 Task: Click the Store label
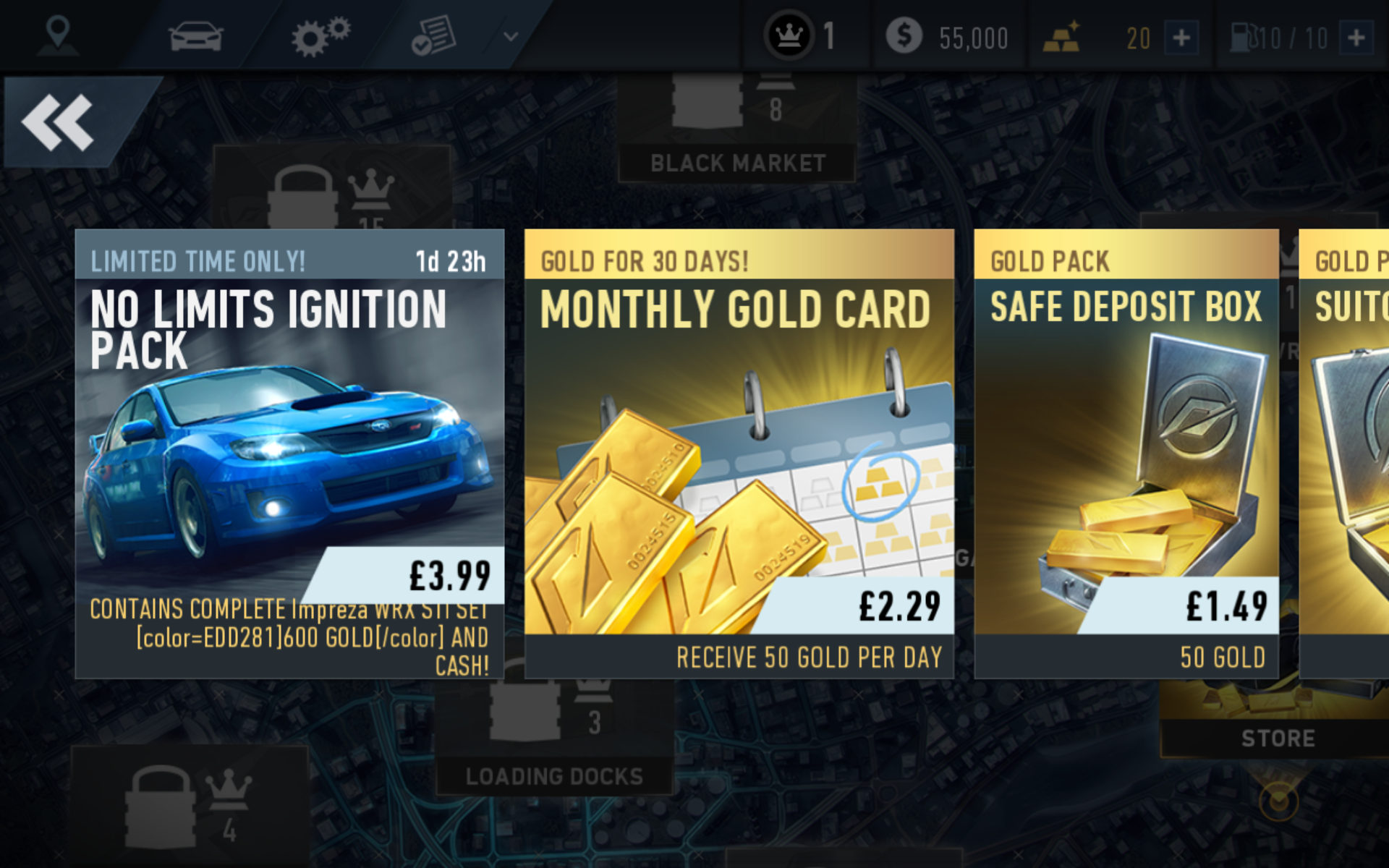pos(1278,739)
